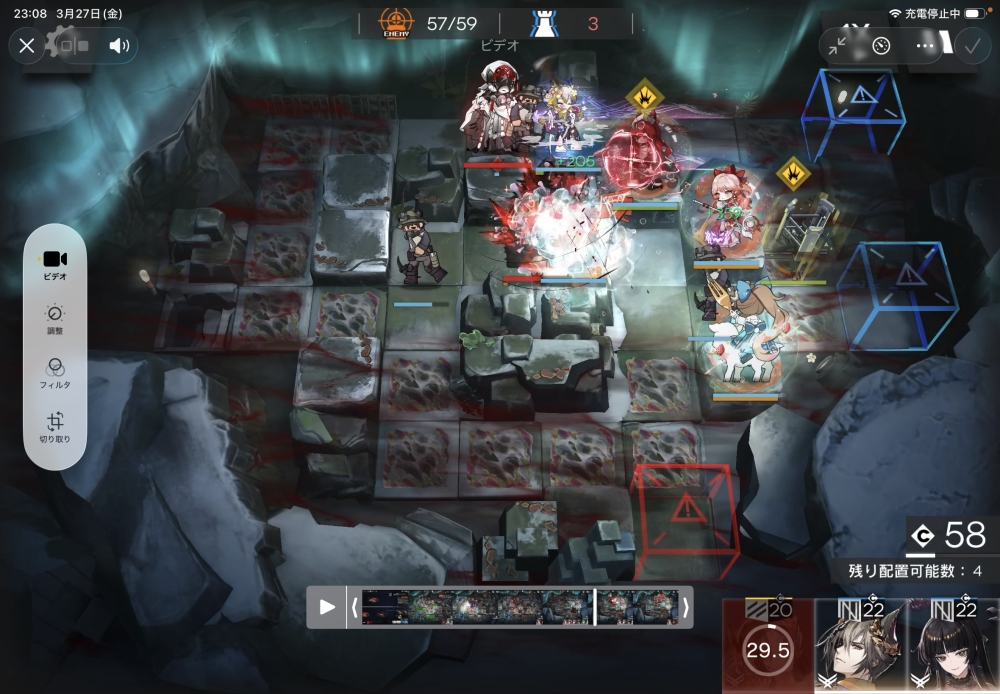Select the black-haired female operator card
This screenshot has width=1000, height=694.
pyautogui.click(x=953, y=648)
